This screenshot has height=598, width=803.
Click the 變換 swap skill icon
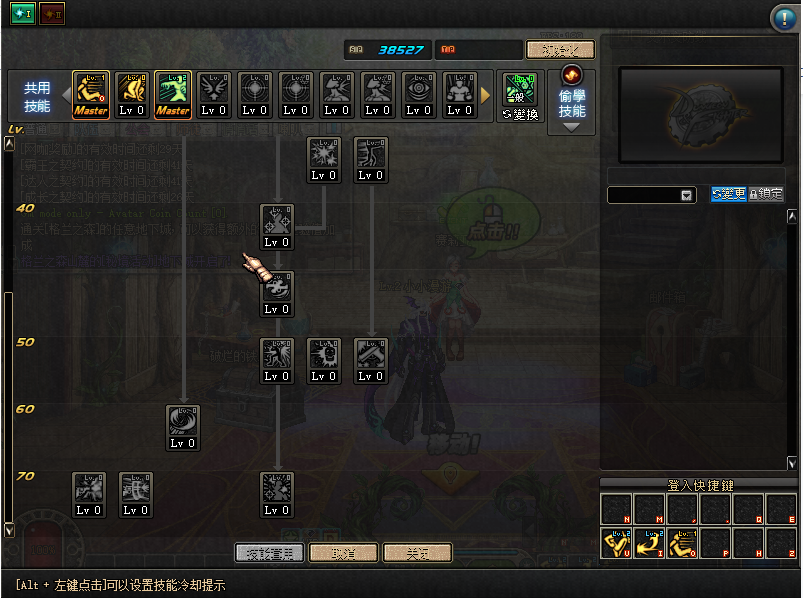(520, 96)
